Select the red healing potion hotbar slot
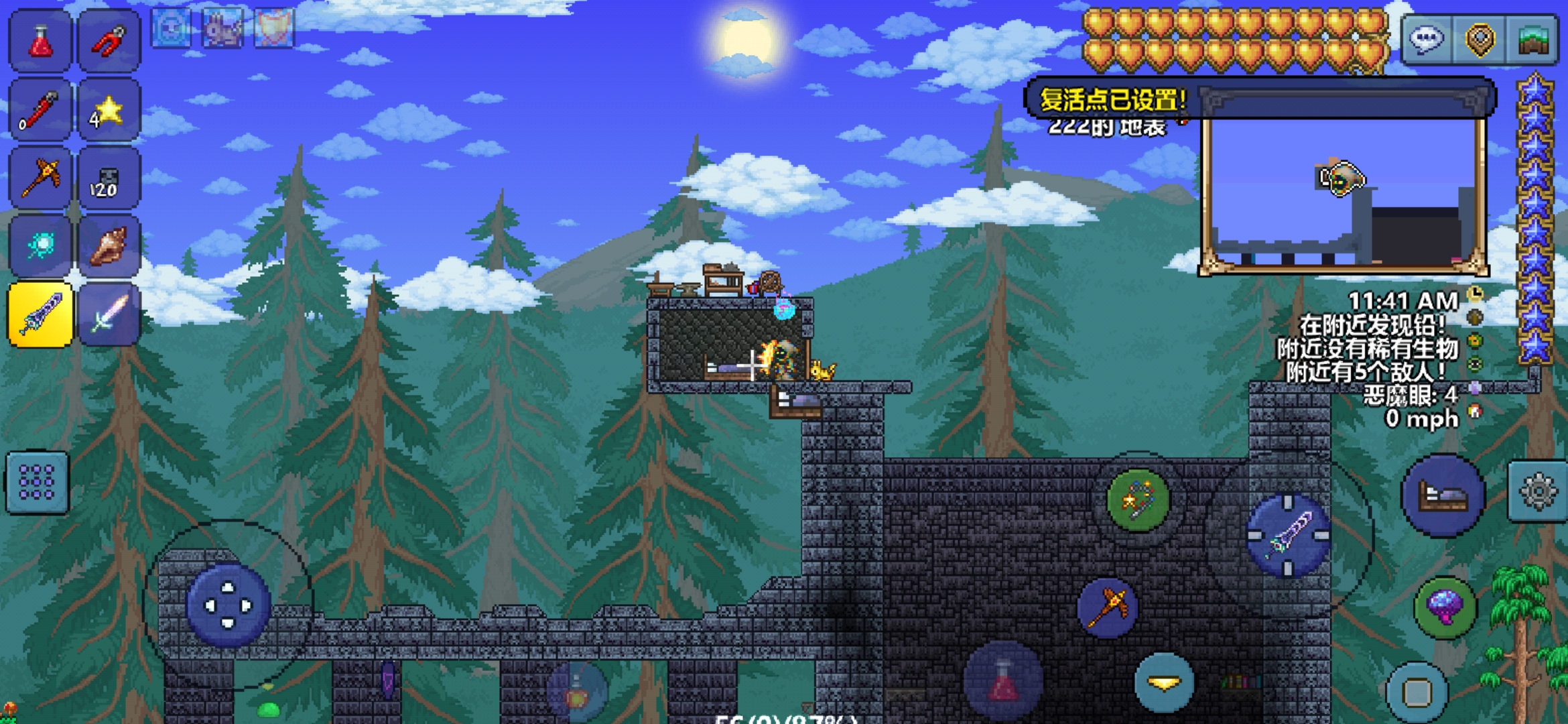This screenshot has height=724, width=1568. [x=40, y=42]
